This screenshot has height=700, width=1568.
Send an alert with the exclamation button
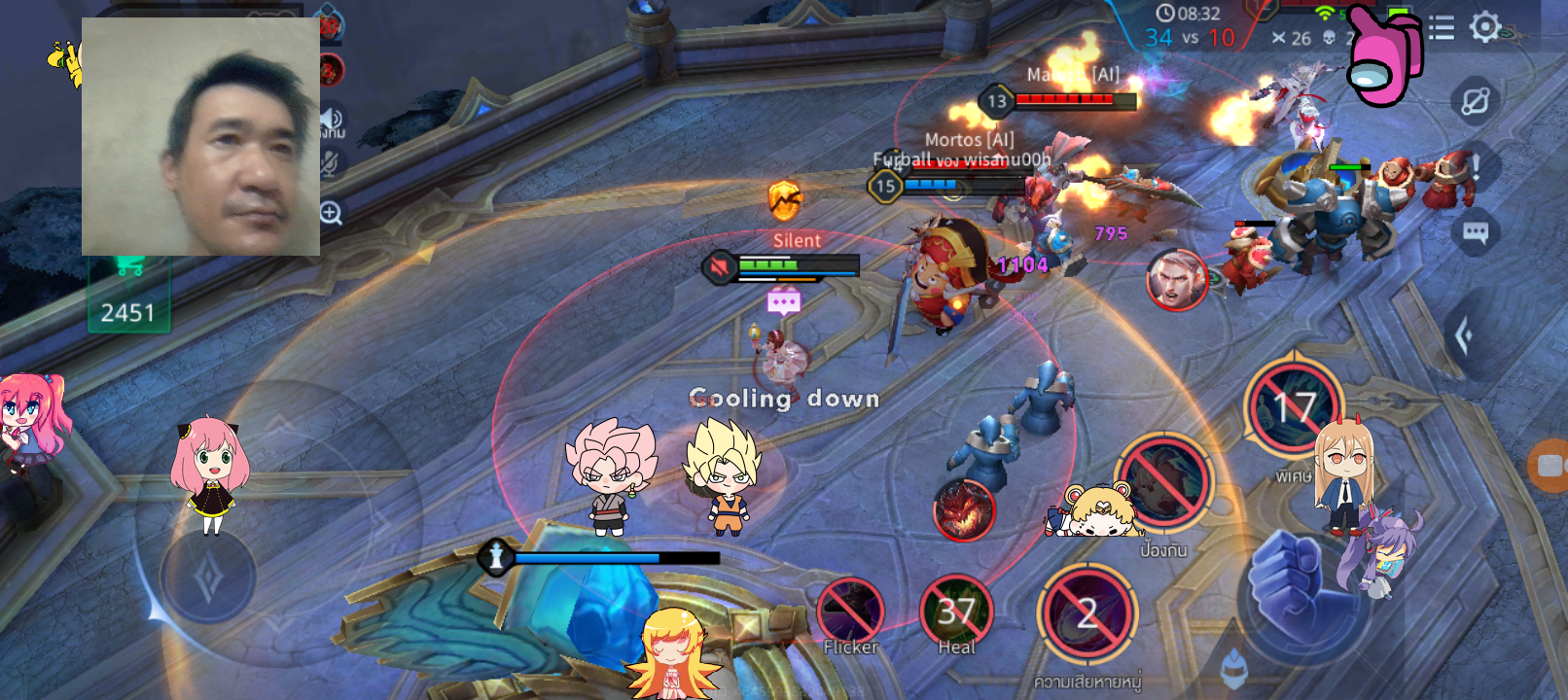point(1476,167)
